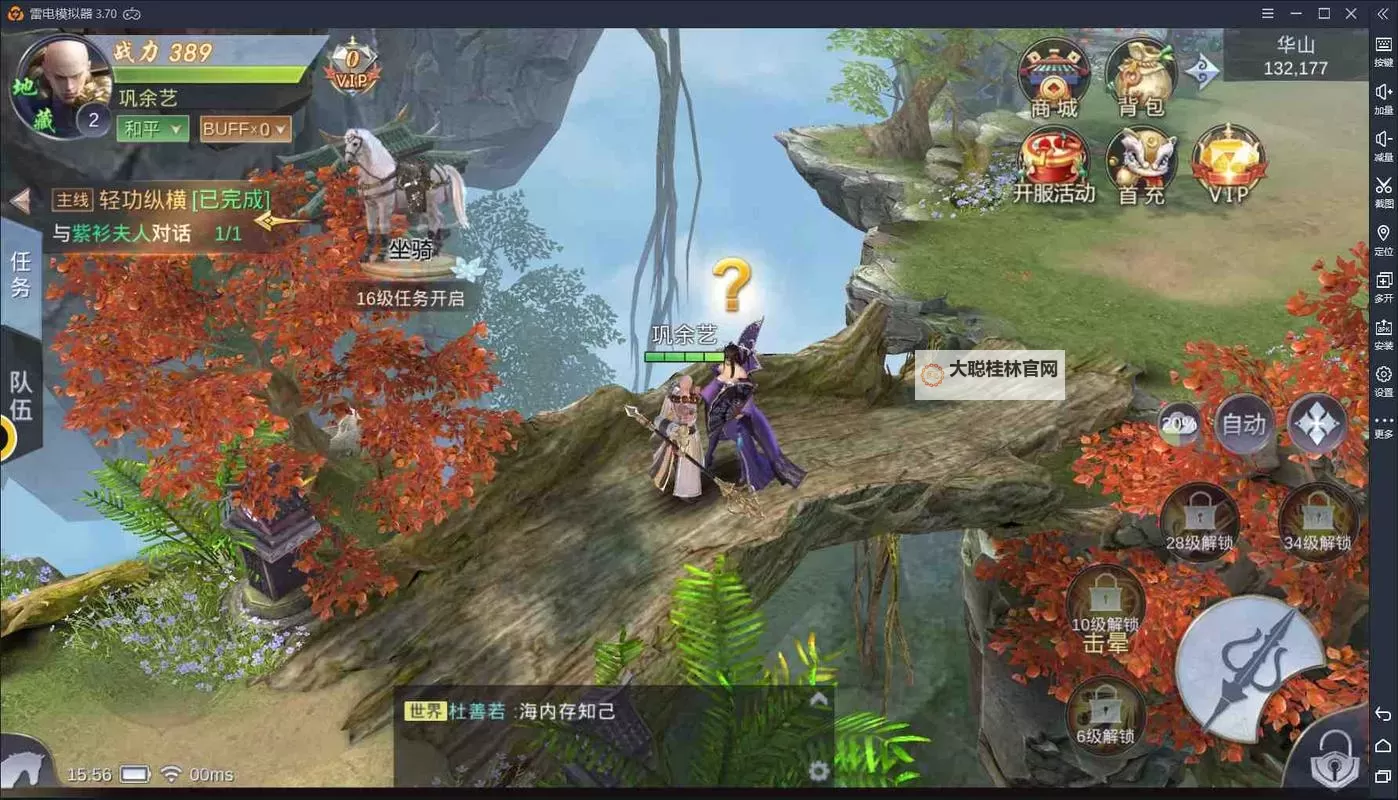This screenshot has height=800, width=1398.
Task: Click the 28级解锁 locked skill slot
Action: [1199, 518]
